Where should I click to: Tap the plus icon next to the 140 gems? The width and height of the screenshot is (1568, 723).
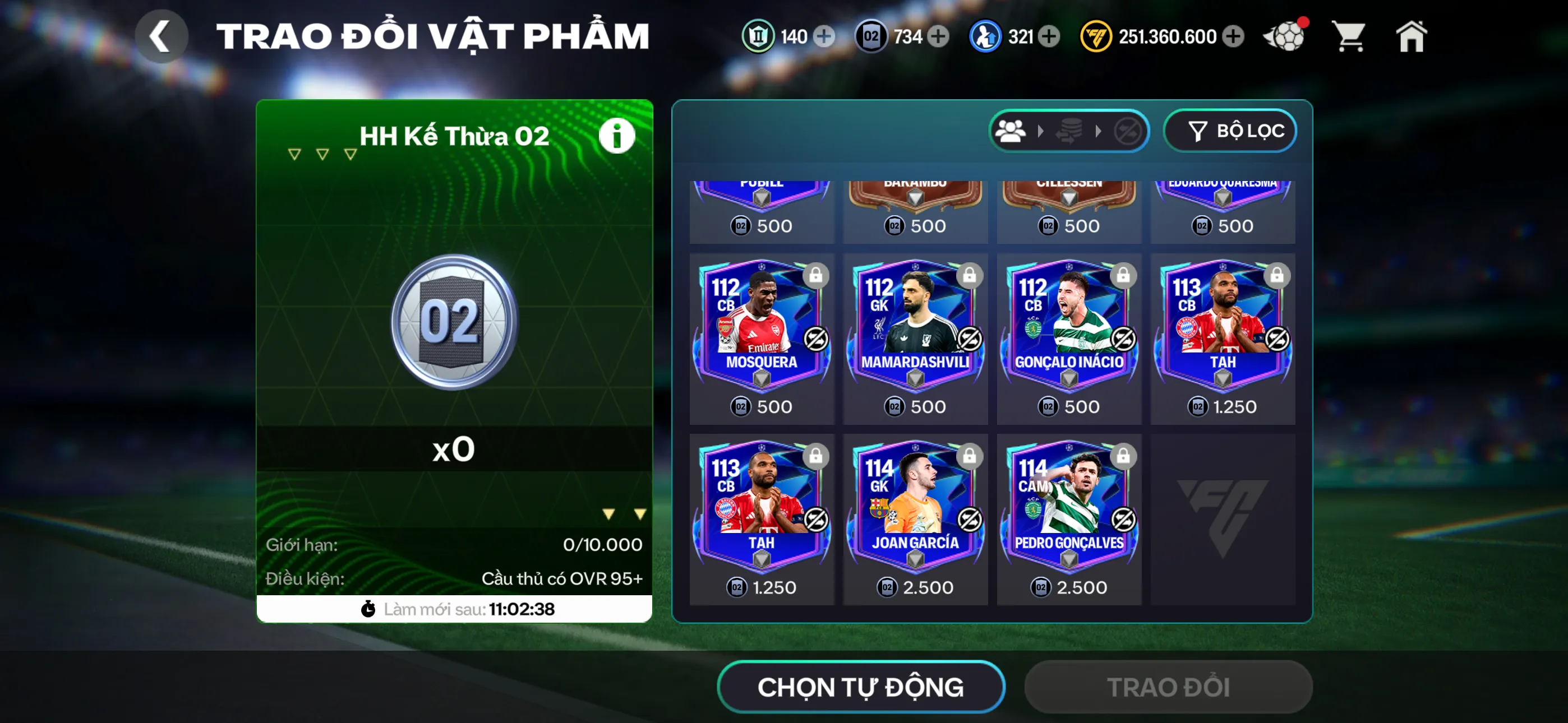824,36
